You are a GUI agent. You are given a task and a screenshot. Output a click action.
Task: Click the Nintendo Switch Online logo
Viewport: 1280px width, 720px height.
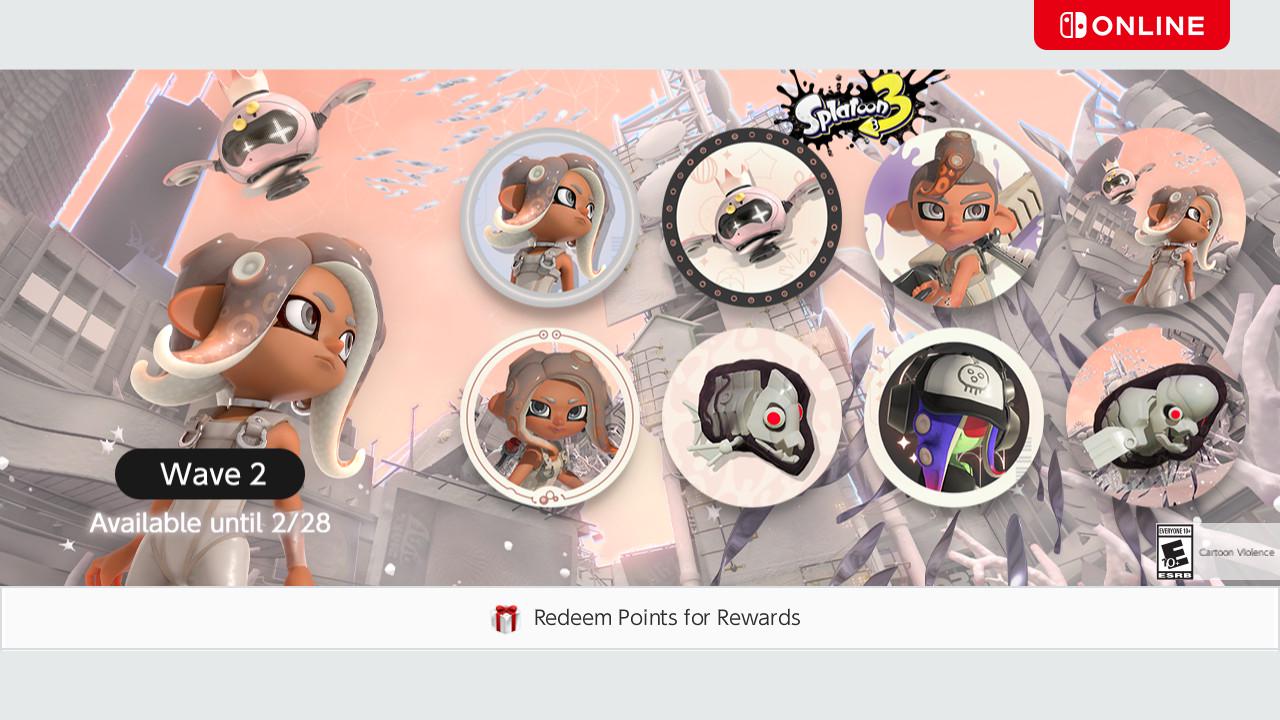[x=1131, y=25]
